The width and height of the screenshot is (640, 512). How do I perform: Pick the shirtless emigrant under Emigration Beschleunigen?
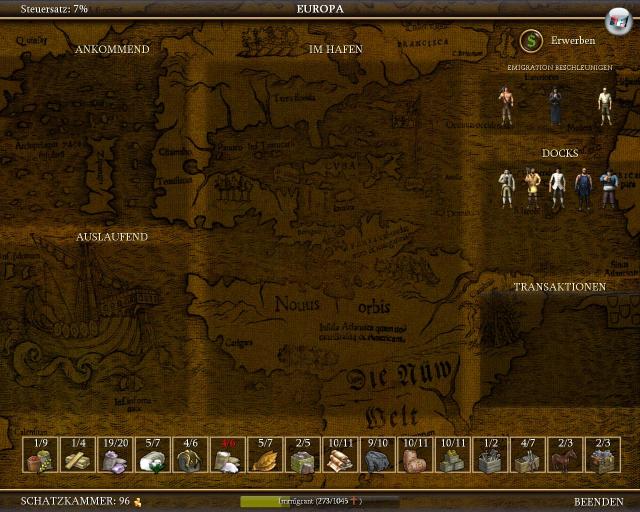[507, 106]
